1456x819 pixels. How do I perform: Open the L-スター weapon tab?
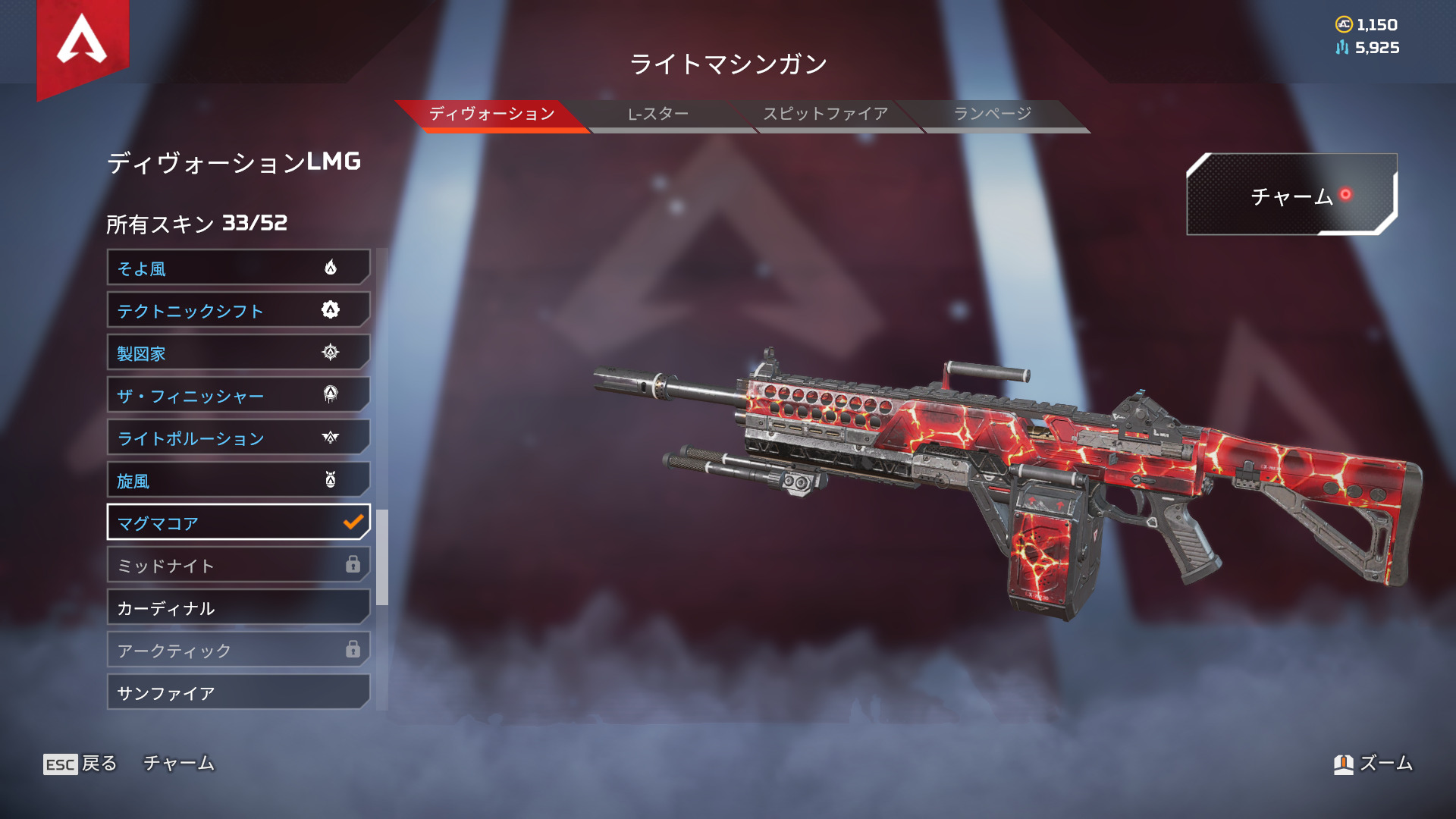coord(658,115)
